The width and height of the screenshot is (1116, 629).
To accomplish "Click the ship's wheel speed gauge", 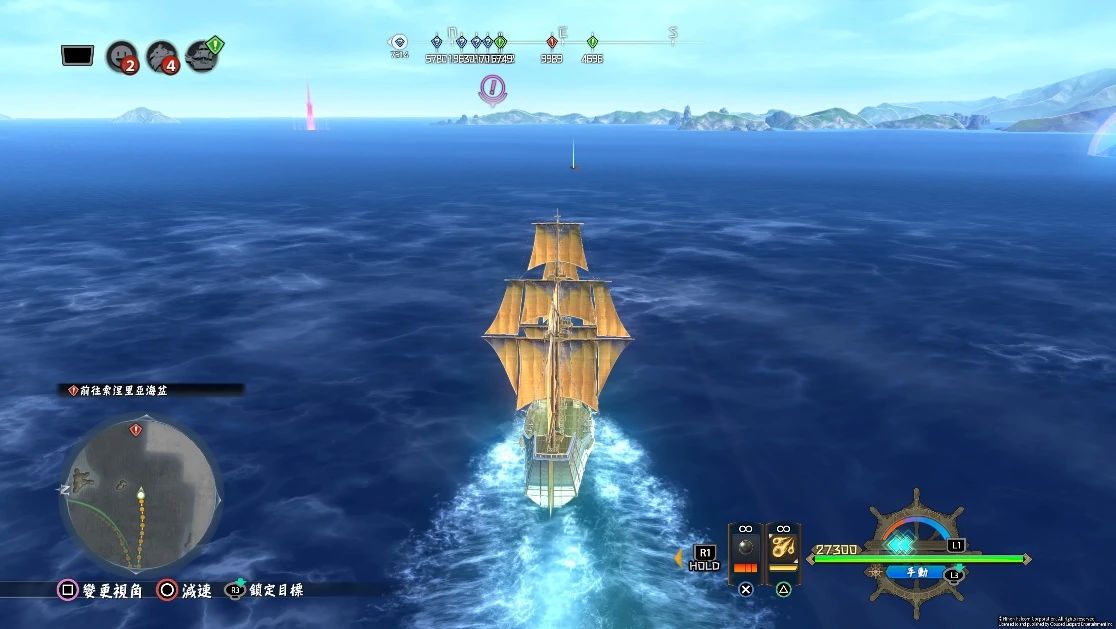I will coord(915,543).
